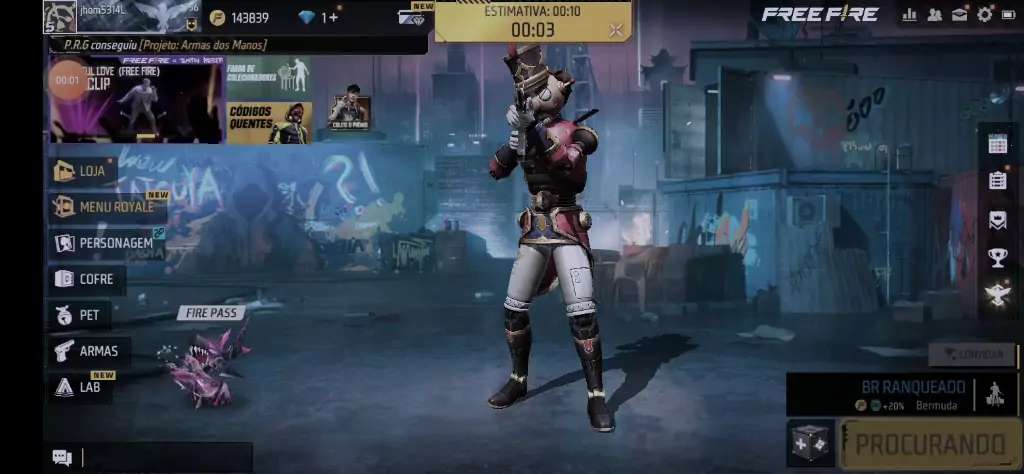Open the MENU ROYALE entry

click(x=106, y=207)
